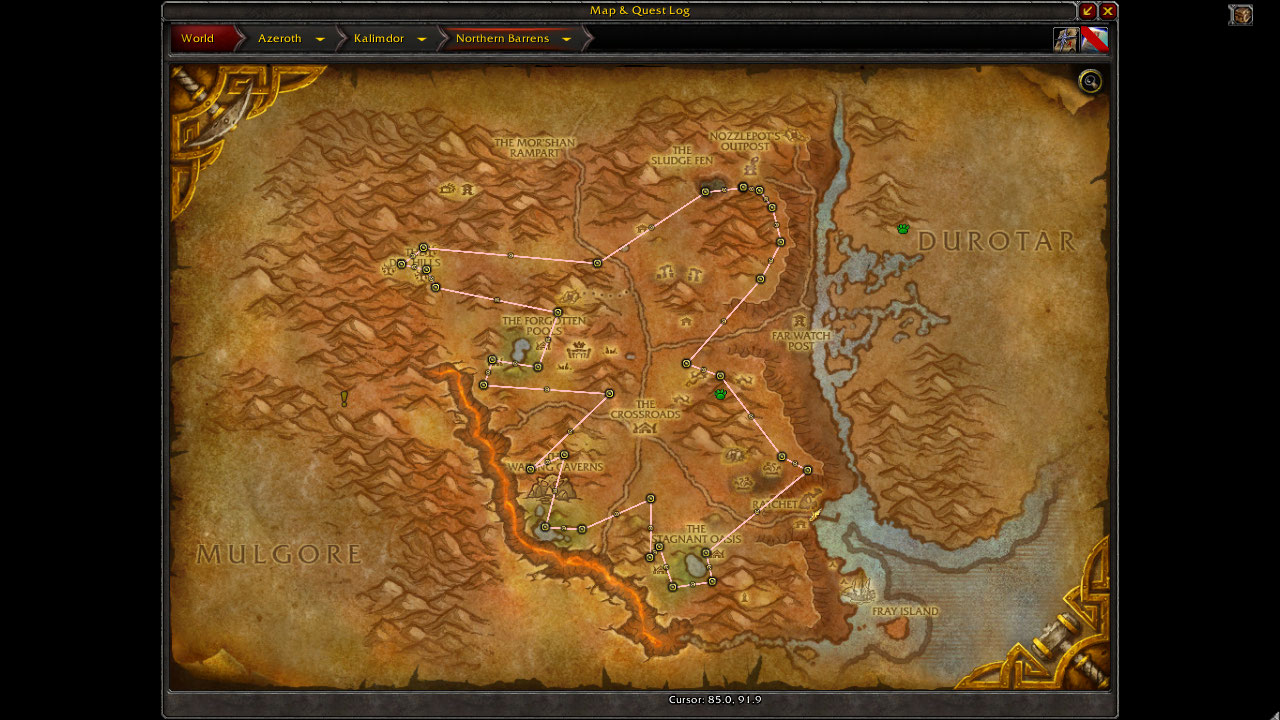Viewport: 1280px width, 720px height.
Task: Click the green paw marker in Durotar
Action: click(903, 229)
